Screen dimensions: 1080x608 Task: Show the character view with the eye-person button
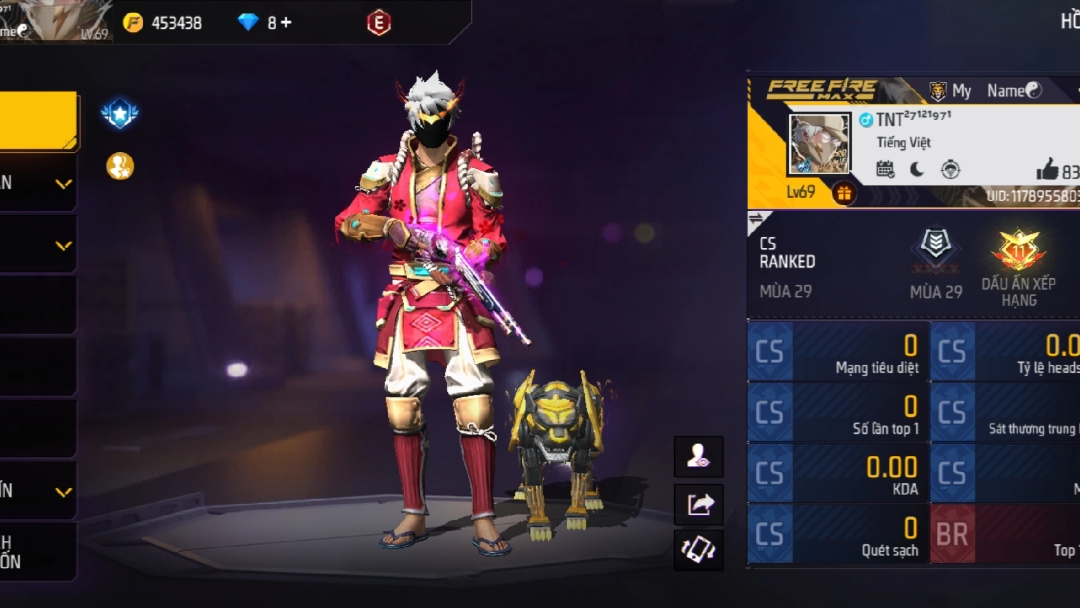(x=698, y=457)
